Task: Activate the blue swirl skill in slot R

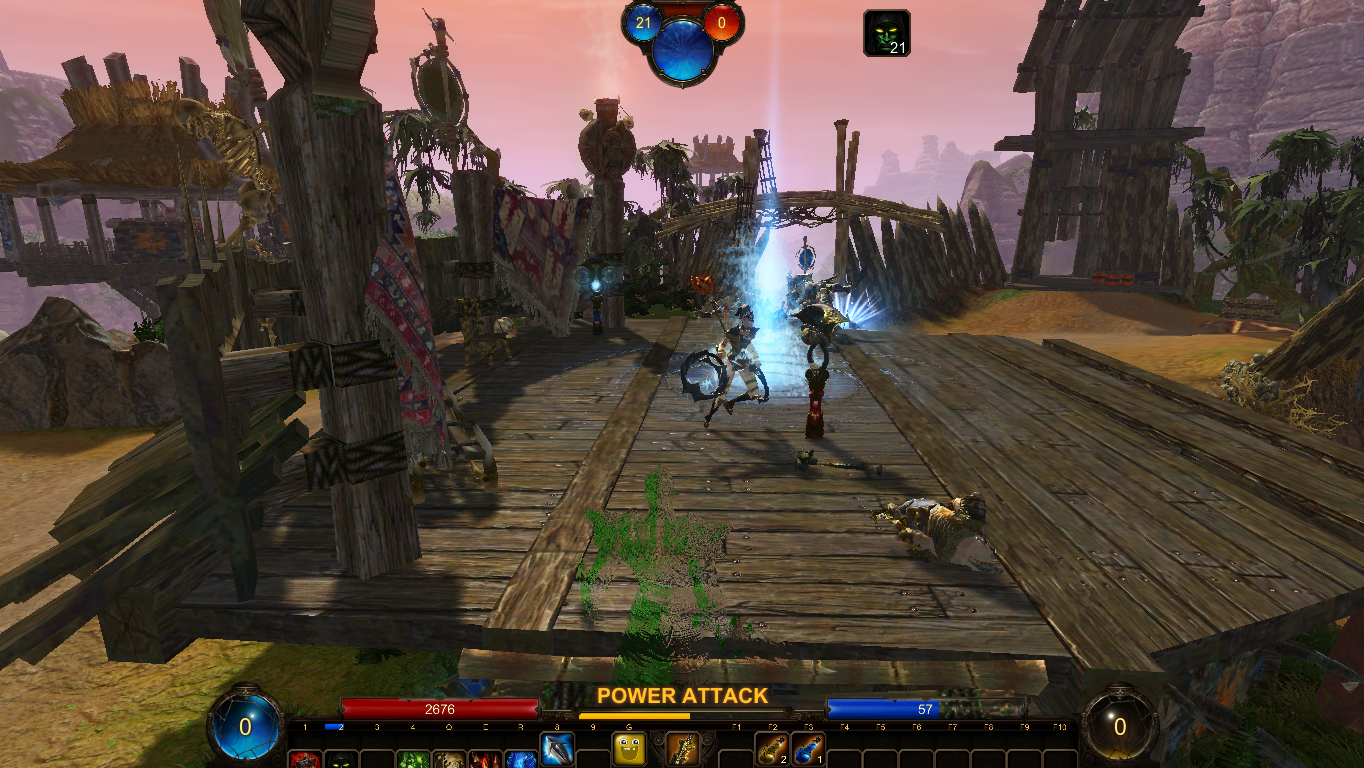Action: [x=521, y=760]
